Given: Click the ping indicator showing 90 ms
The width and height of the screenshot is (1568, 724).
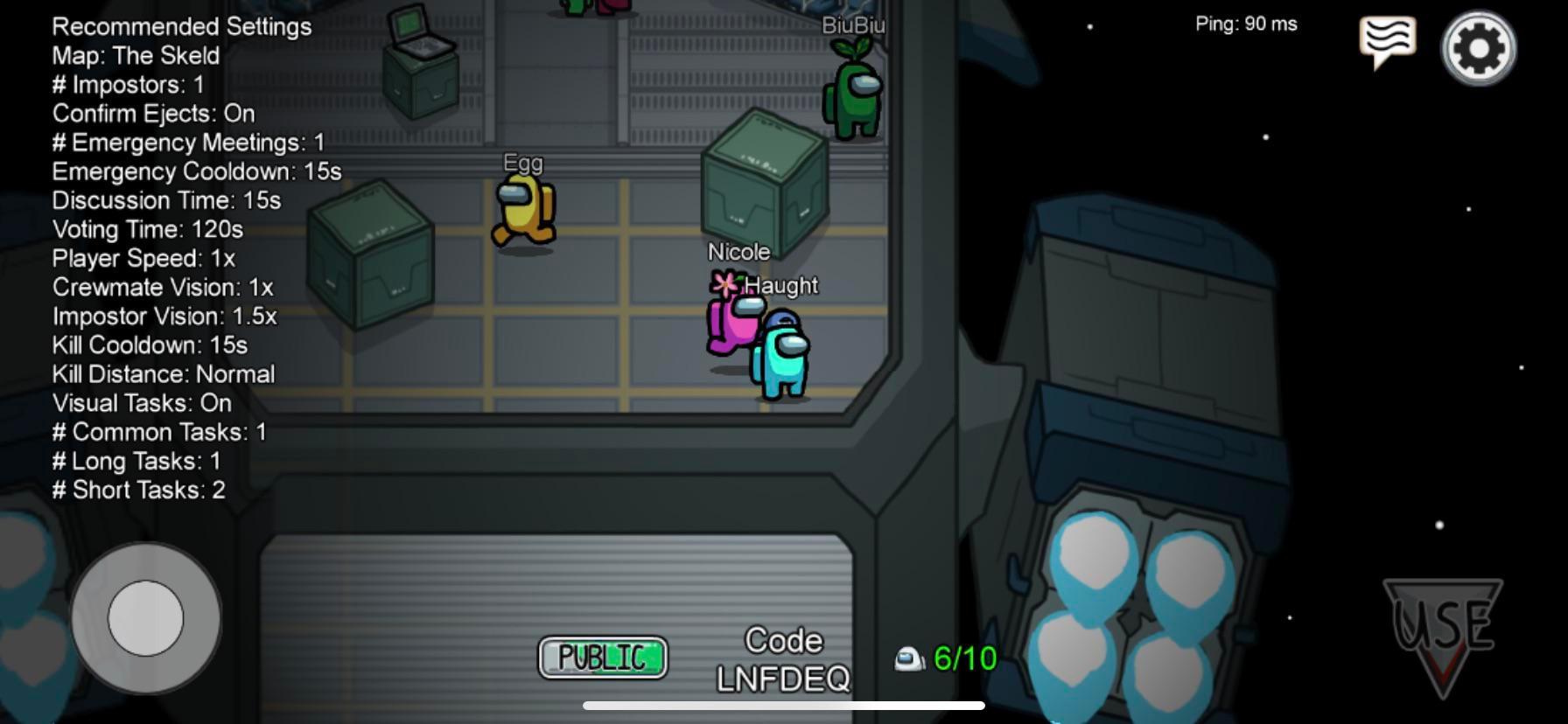Looking at the screenshot, I should [1247, 24].
